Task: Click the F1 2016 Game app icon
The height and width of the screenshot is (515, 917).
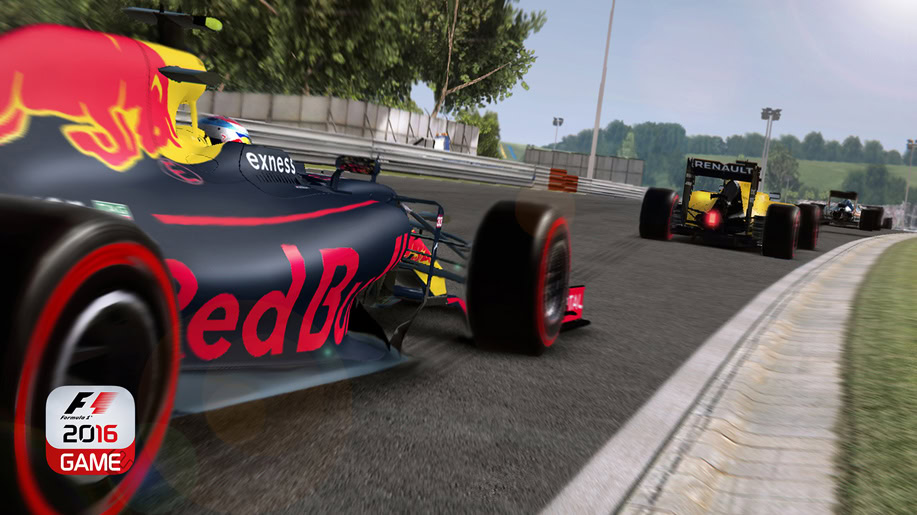Action: (x=90, y=430)
